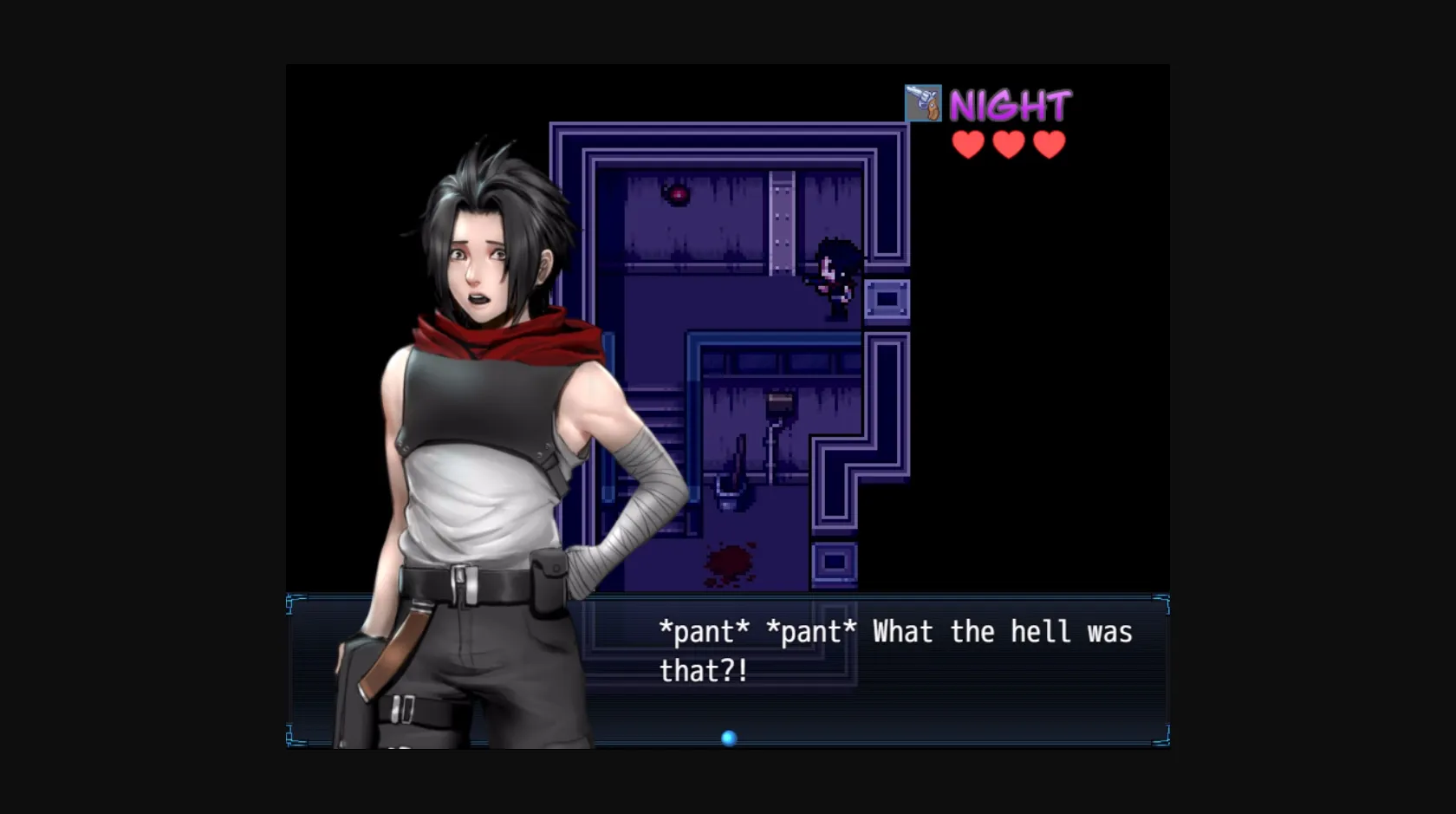Click Night's red scarf in the portrait
This screenshot has height=814, width=1456.
pyautogui.click(x=511, y=338)
